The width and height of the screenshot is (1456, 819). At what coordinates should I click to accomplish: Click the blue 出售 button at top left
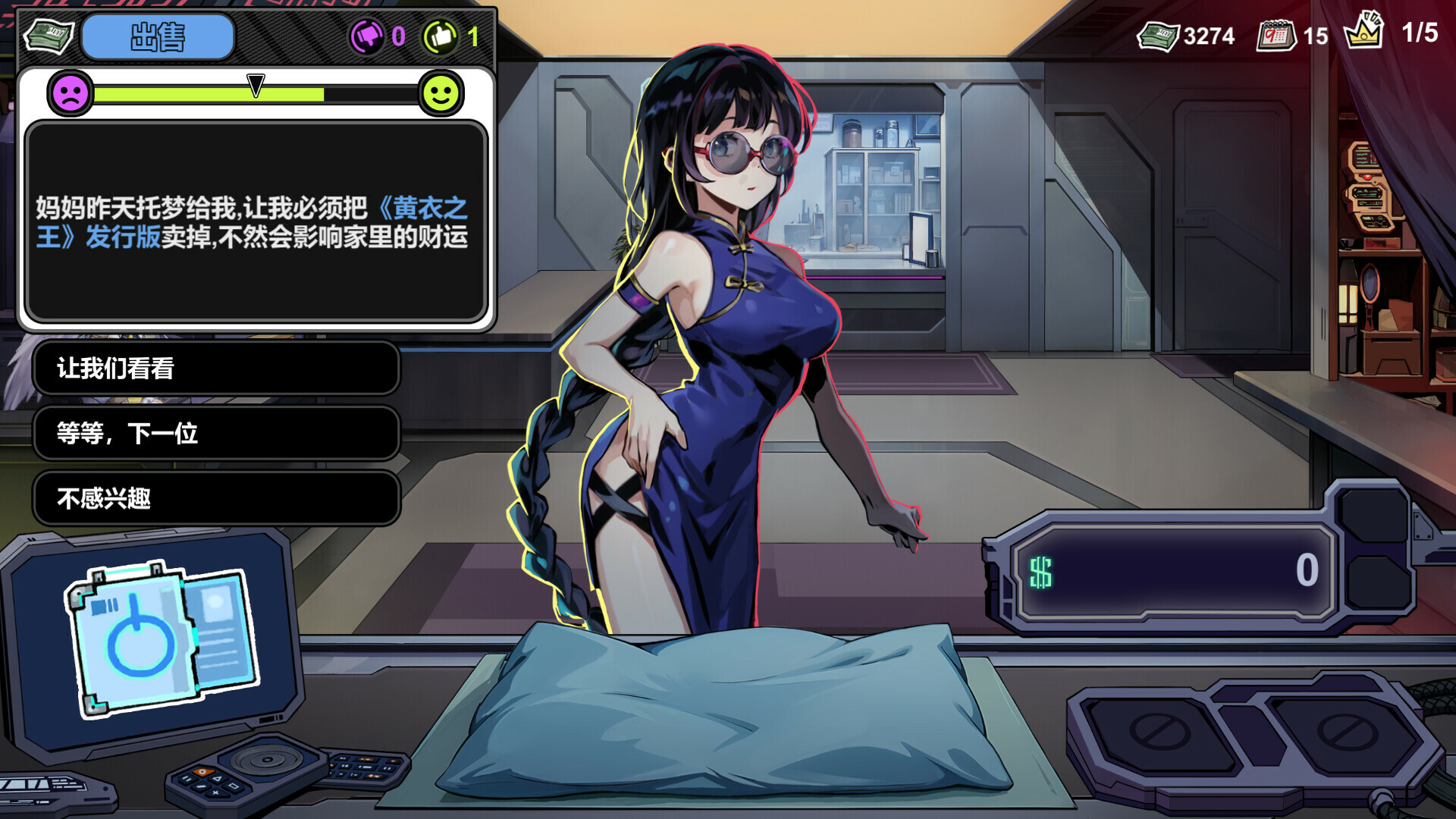tap(158, 36)
